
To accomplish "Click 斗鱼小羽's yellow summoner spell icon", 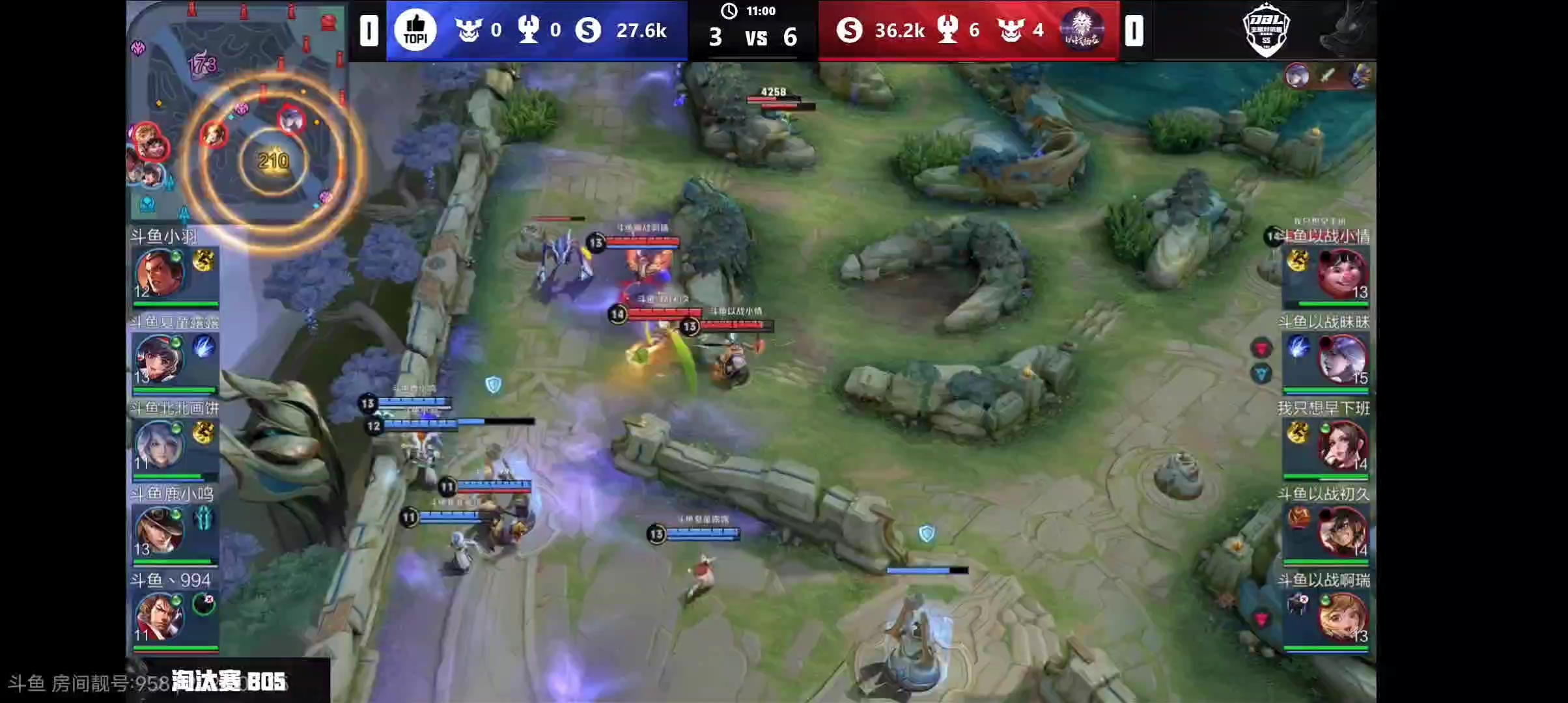I will tap(204, 261).
